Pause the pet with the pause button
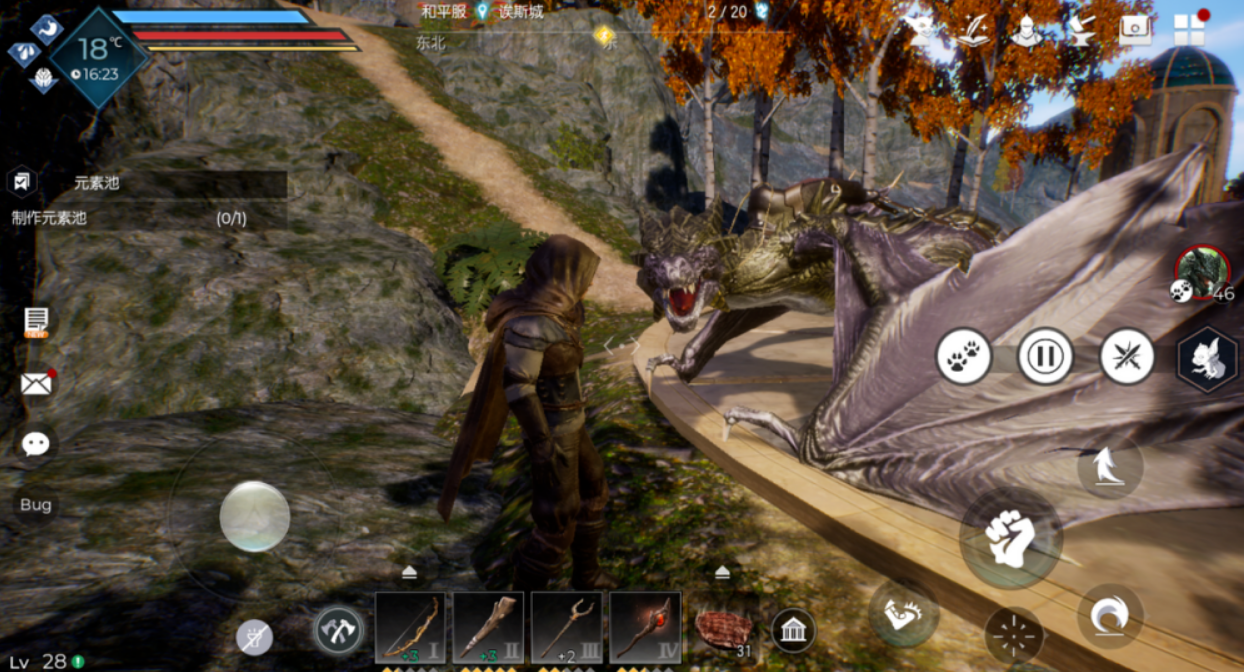 click(x=1045, y=356)
